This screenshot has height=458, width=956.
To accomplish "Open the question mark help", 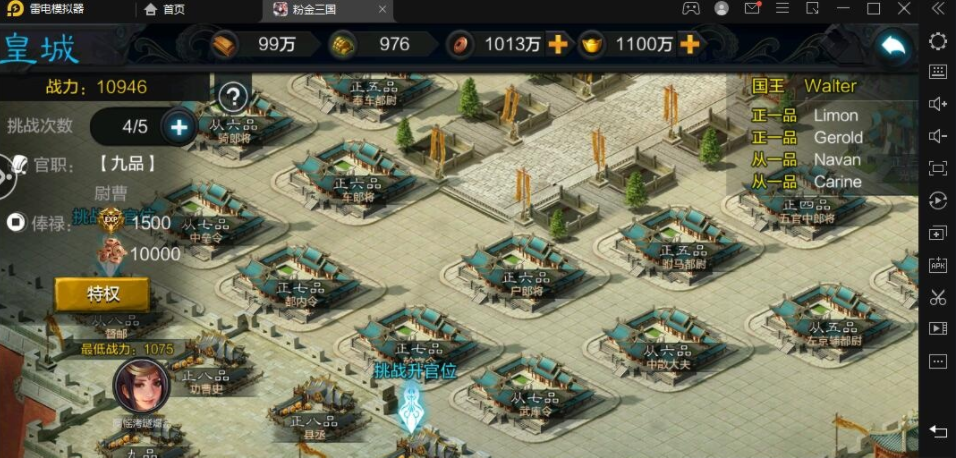I will pos(232,97).
